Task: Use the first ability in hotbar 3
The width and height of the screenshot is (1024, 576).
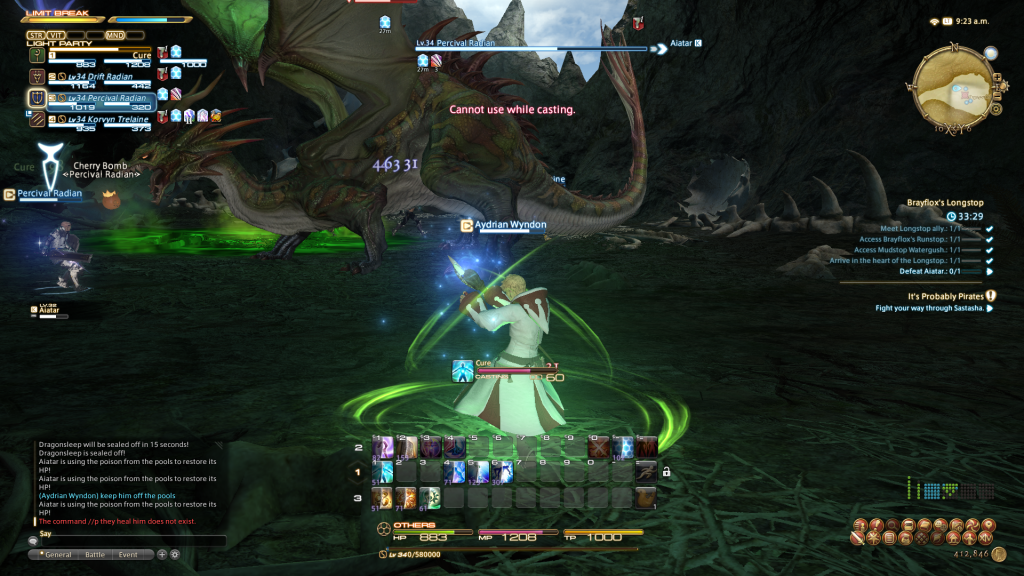Action: click(x=383, y=496)
